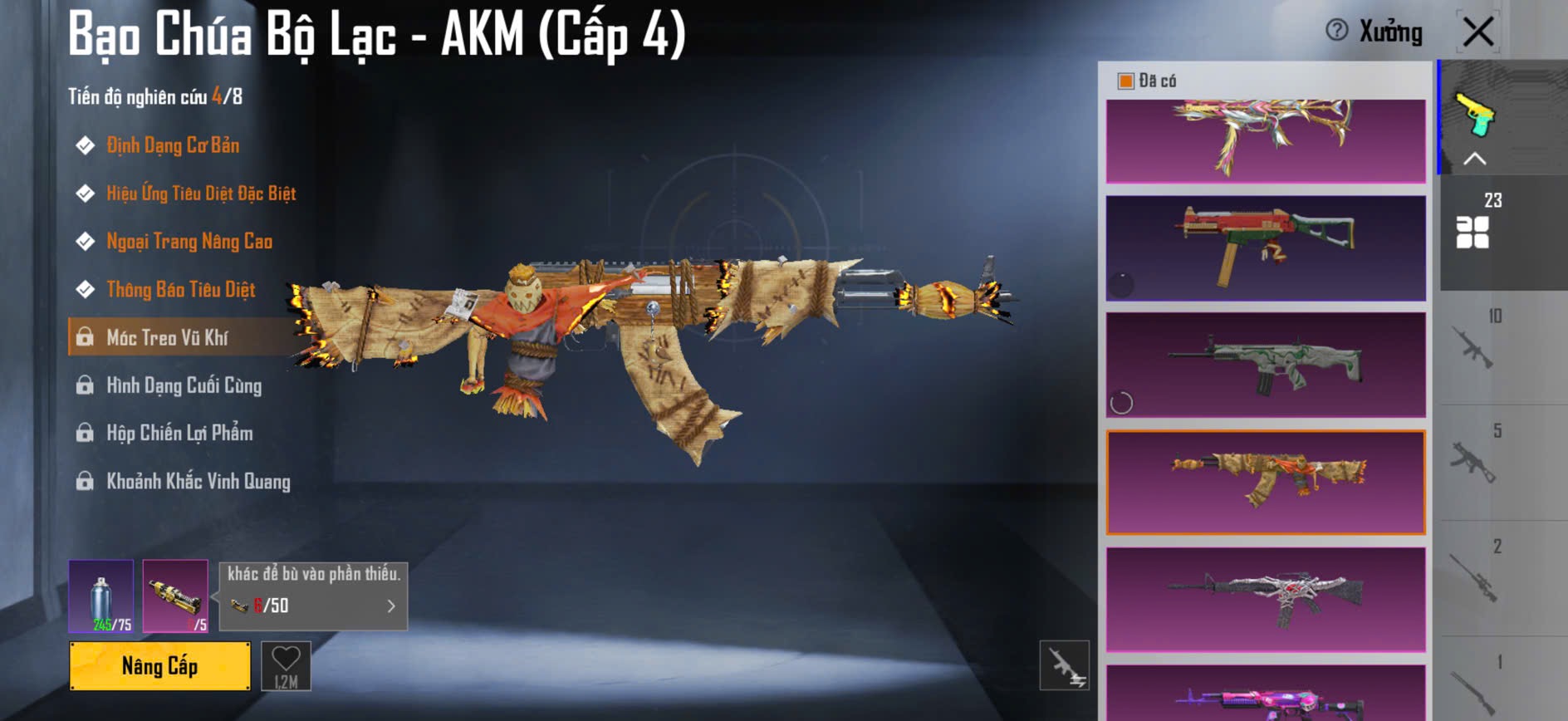Toggle the heart favorite button
This screenshot has width=1568, height=721.
tap(286, 665)
